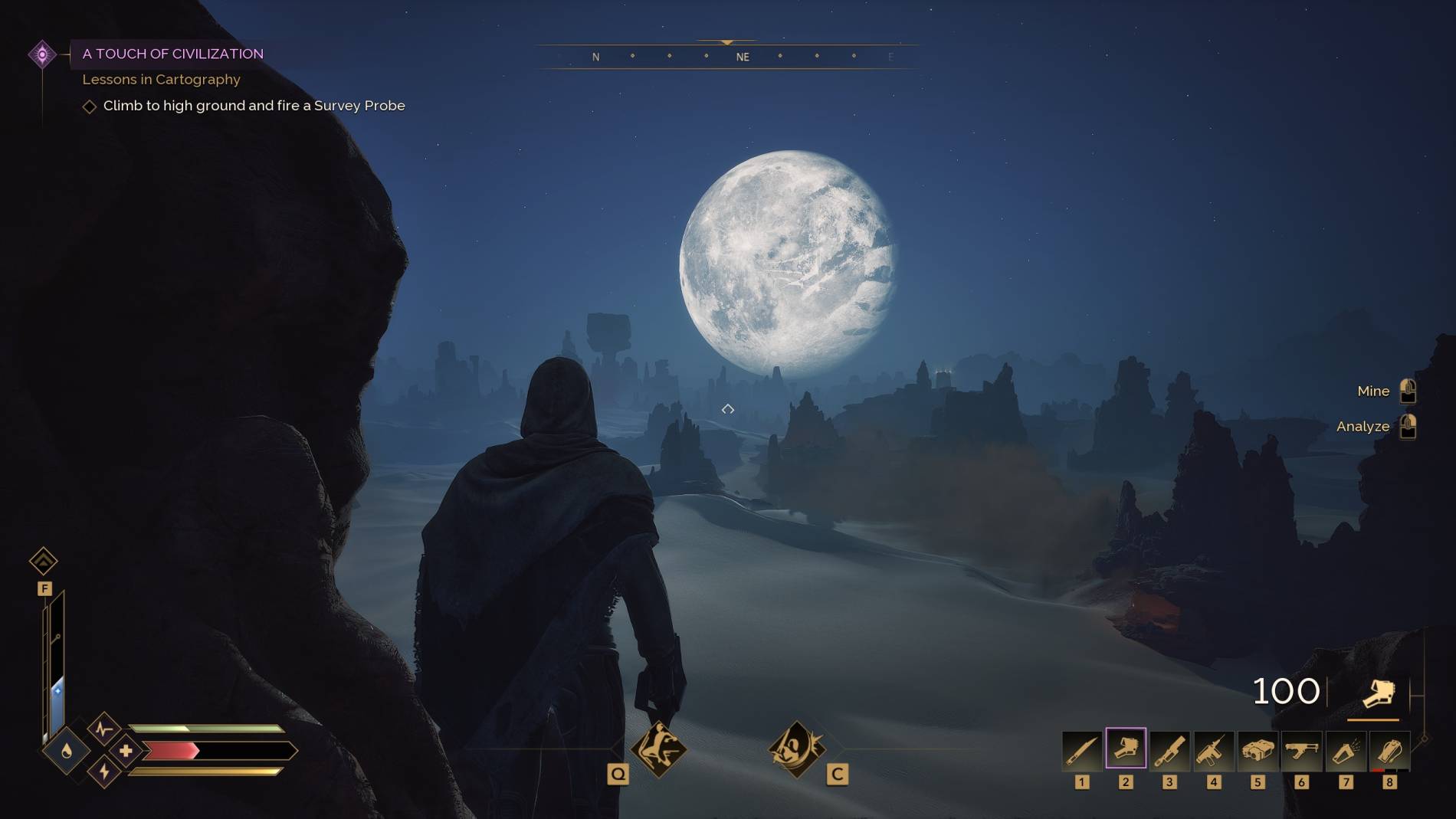The height and width of the screenshot is (819, 1456).
Task: Click the water droplet hydration icon
Action: point(67,751)
